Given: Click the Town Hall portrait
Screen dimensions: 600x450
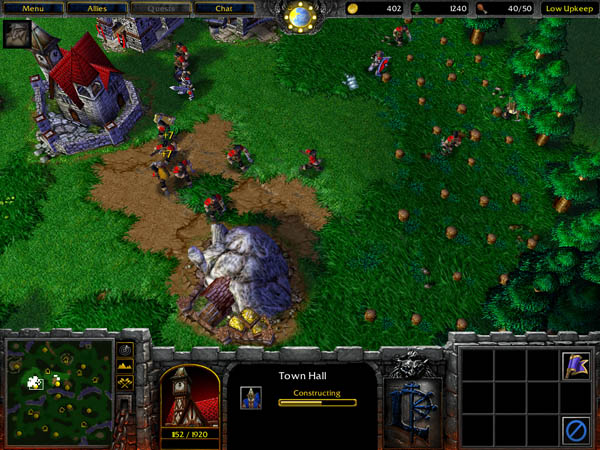Looking at the screenshot, I should point(190,395).
